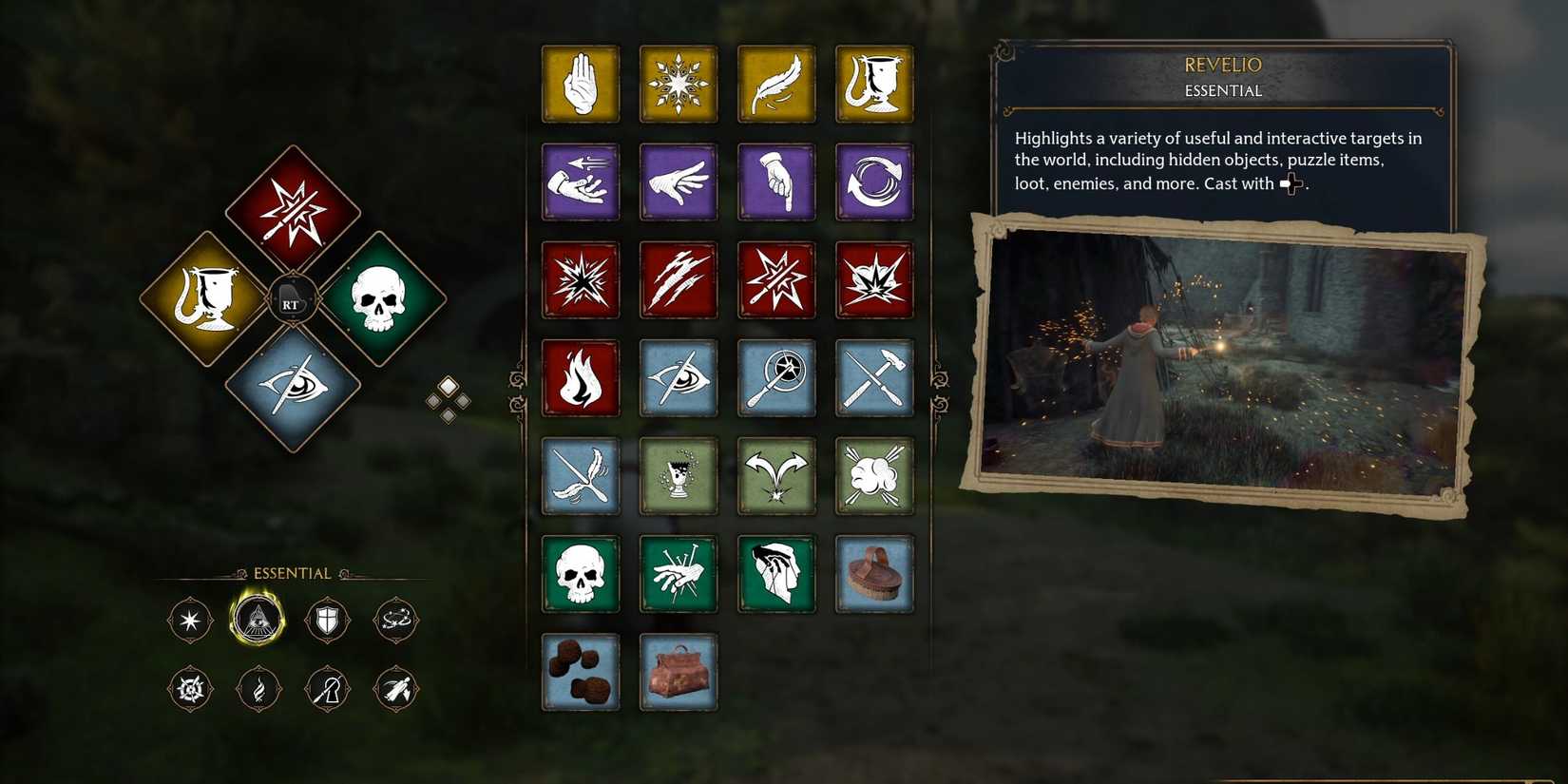The height and width of the screenshot is (784, 1568).
Task: Select the Imperio hand-over-head curse icon
Action: pyautogui.click(x=776, y=574)
